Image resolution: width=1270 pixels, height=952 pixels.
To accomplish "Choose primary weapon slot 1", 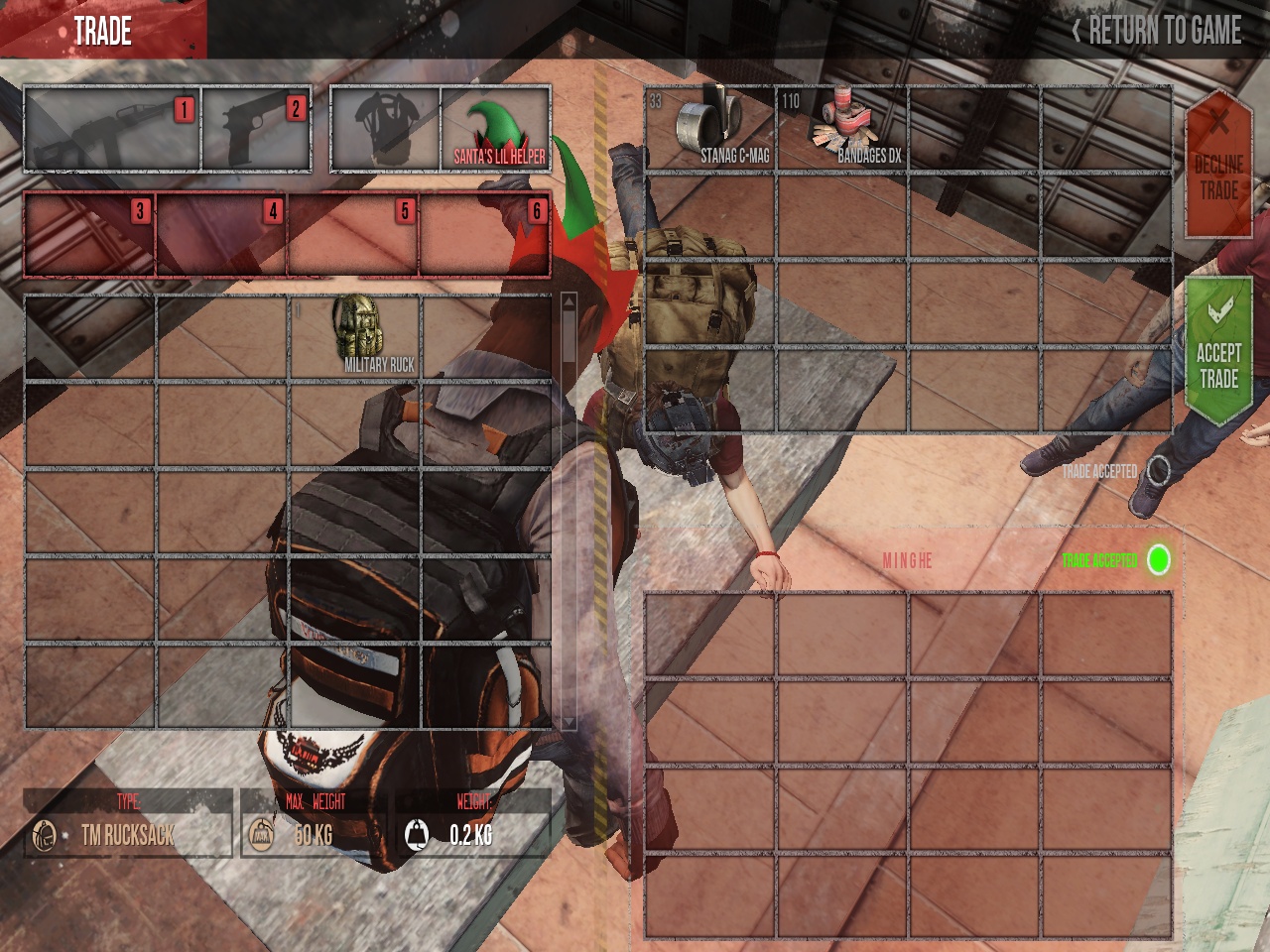I will coord(112,130).
